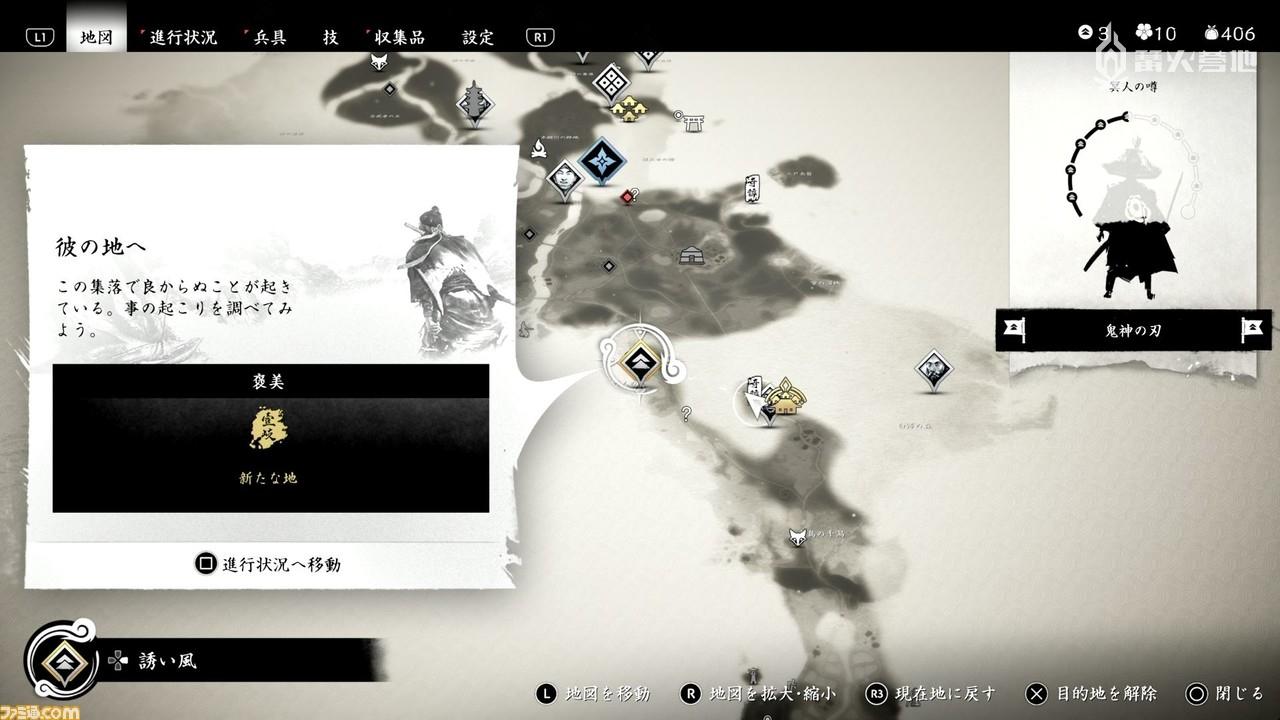1280x720 pixels.
Task: Select the pagoda tower map marker
Action: tap(475, 103)
